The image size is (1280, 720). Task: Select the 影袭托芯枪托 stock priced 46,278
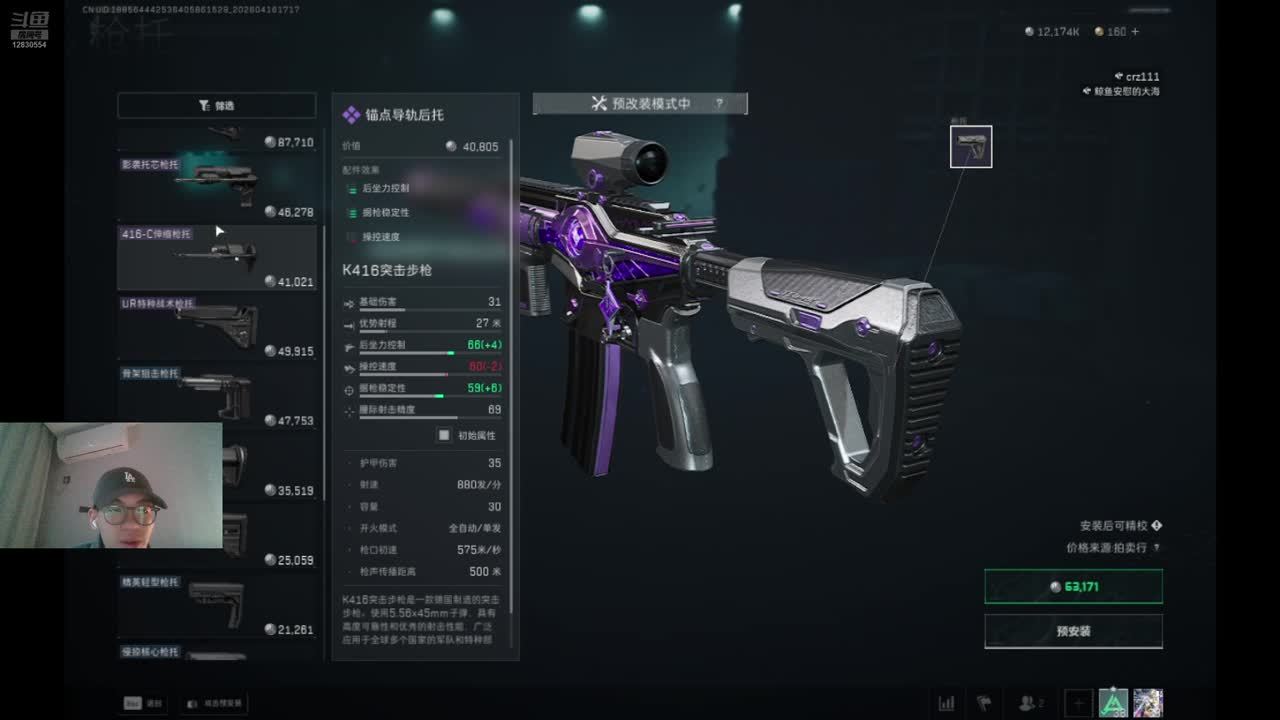217,186
